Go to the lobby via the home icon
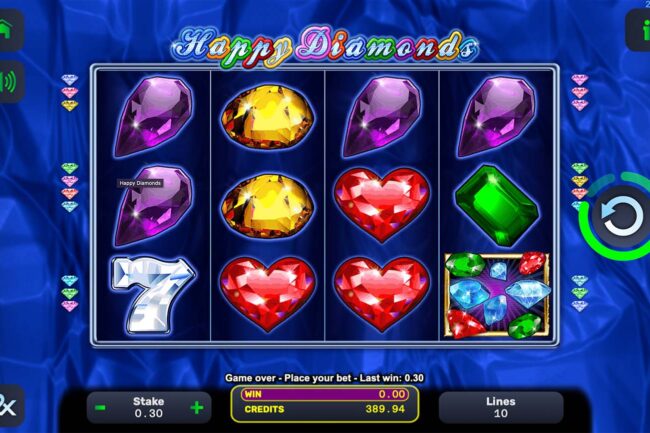The image size is (650, 433). (x=10, y=29)
